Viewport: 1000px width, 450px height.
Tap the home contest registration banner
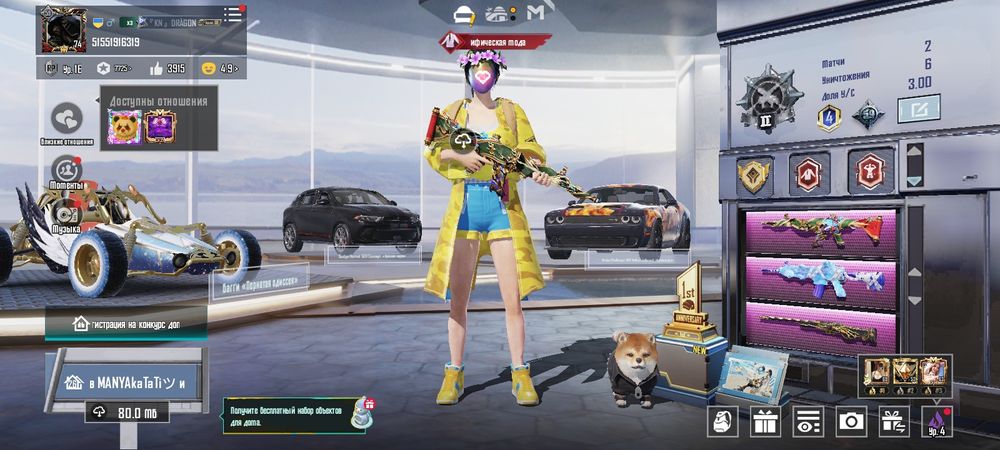[125, 323]
